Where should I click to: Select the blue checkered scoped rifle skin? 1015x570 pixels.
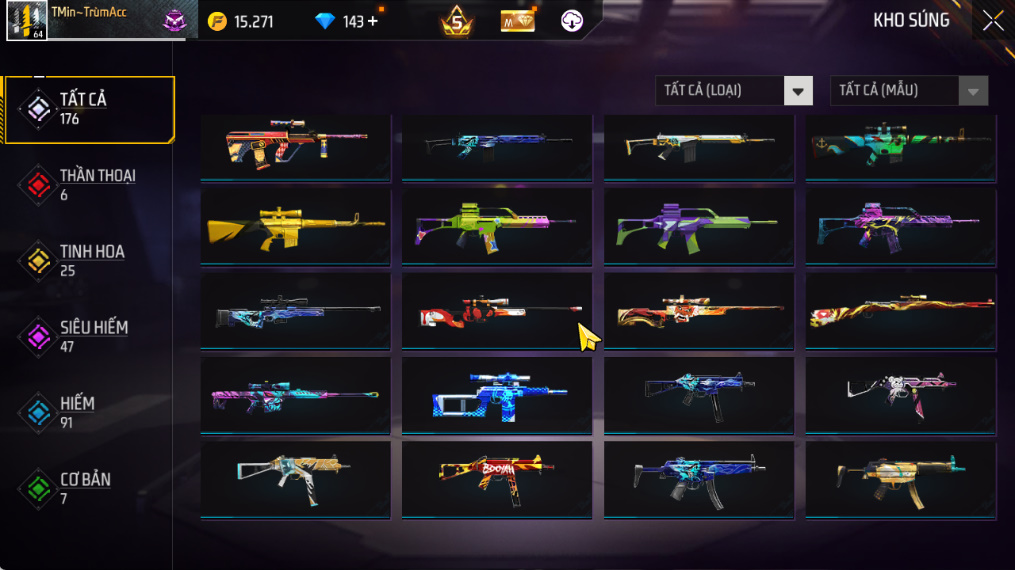tap(496, 395)
